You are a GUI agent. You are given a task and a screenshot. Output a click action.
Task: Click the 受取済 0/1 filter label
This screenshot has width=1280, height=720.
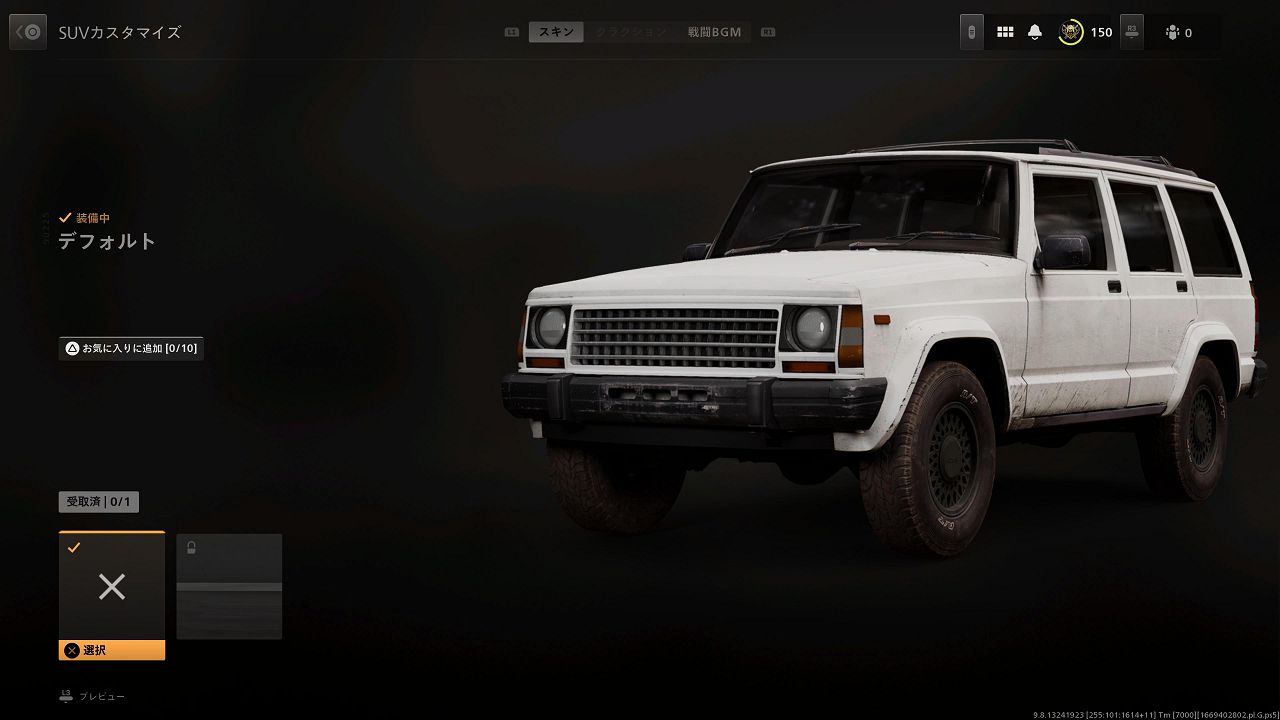click(x=99, y=502)
